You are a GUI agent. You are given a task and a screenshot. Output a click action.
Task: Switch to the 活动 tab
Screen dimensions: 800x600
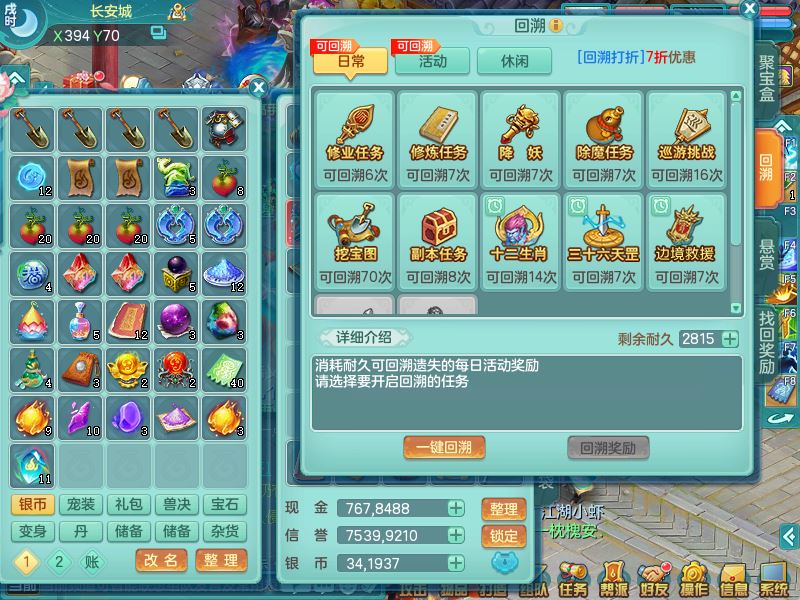(x=432, y=60)
